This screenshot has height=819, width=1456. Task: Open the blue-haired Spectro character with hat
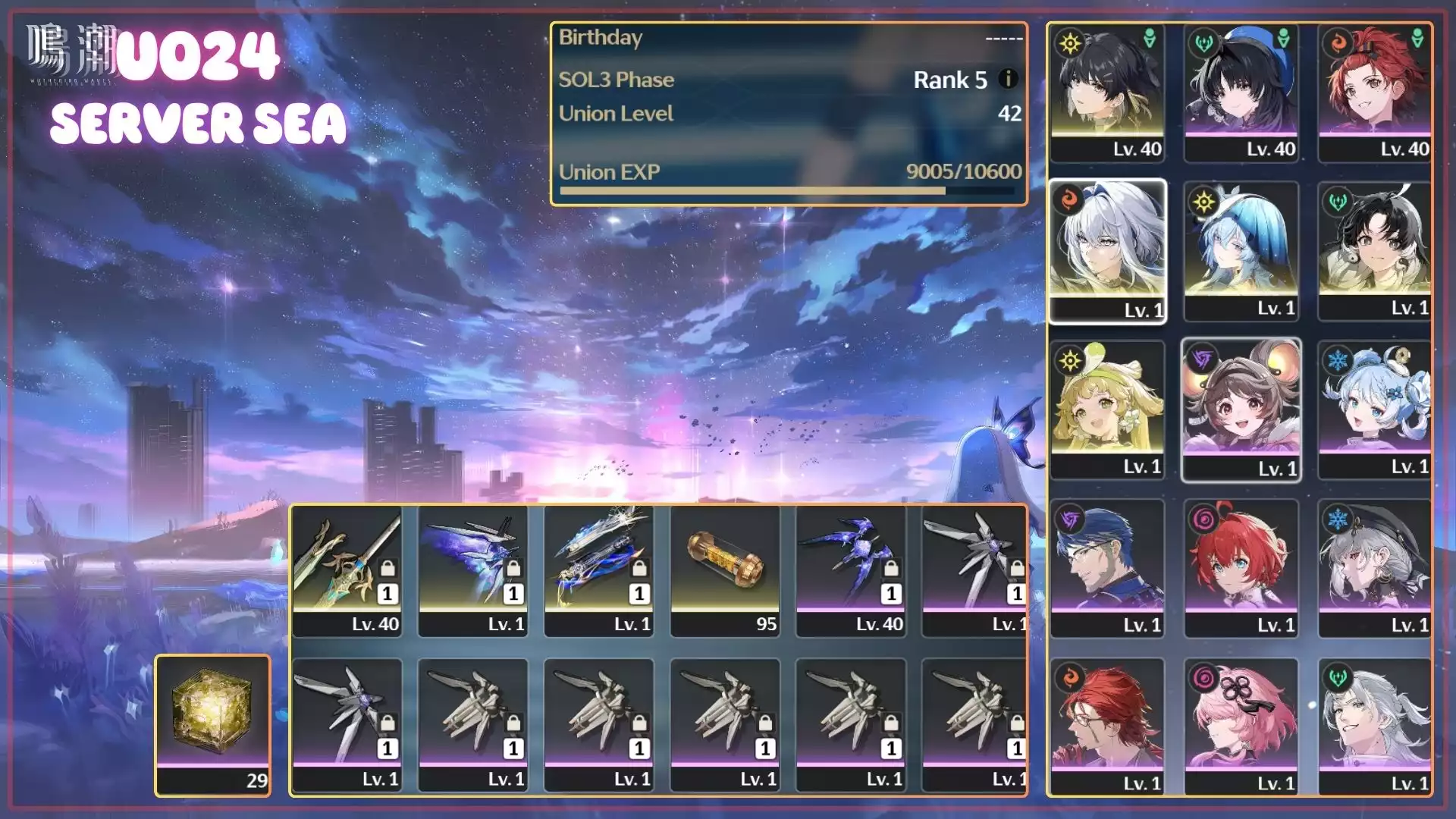(1241, 250)
